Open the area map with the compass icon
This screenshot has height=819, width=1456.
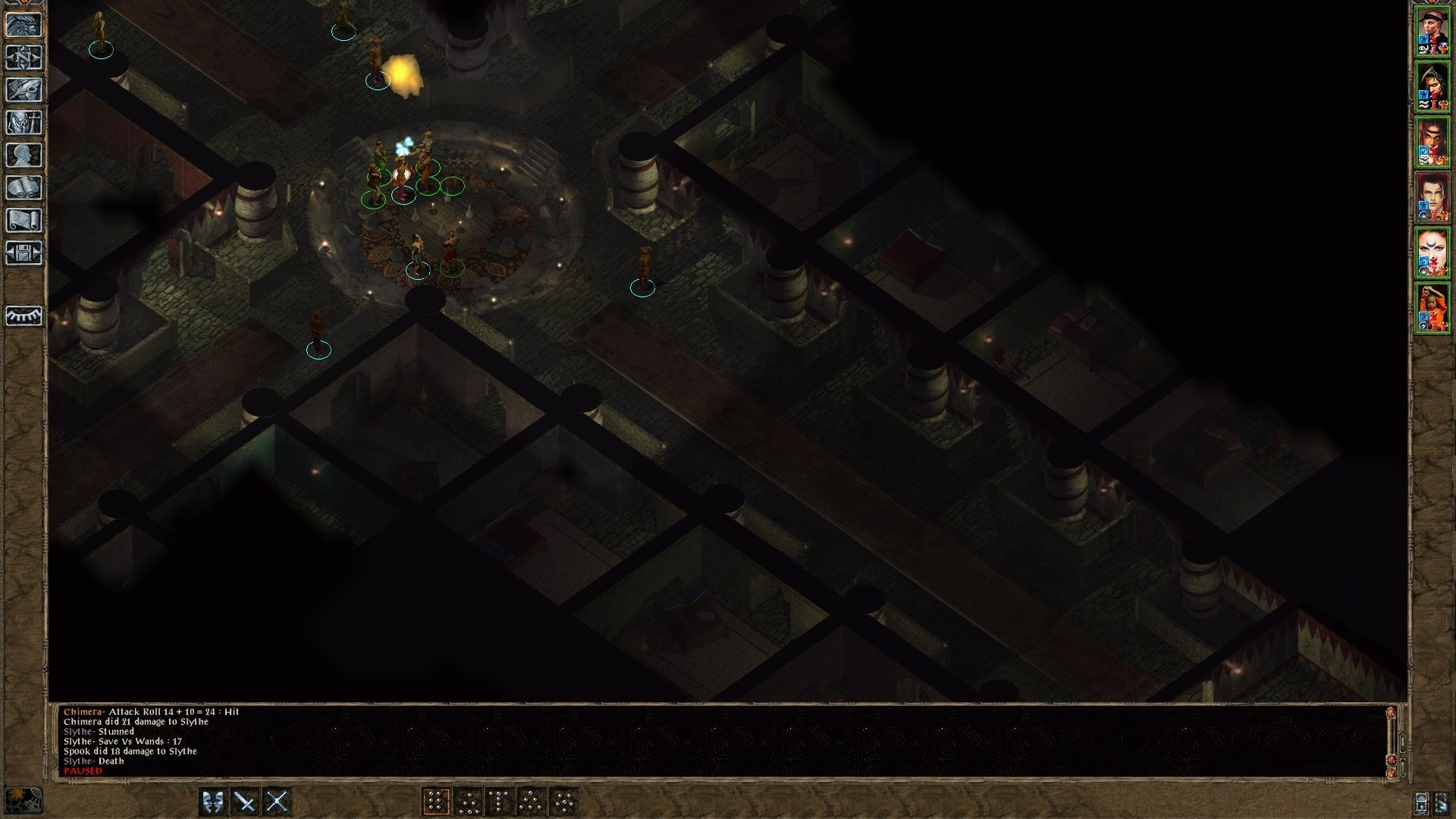click(x=24, y=57)
